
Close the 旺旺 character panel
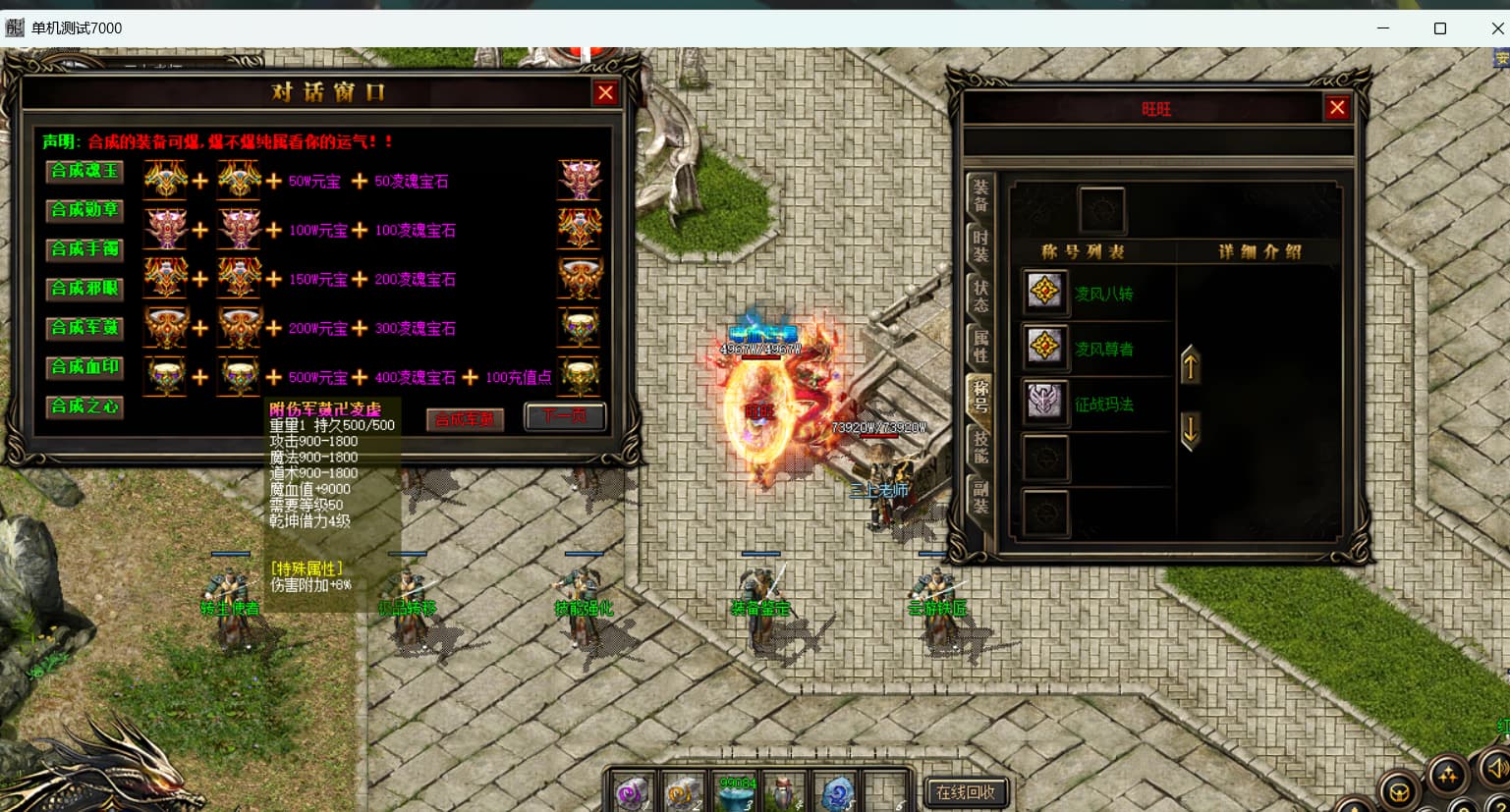pyautogui.click(x=1337, y=108)
